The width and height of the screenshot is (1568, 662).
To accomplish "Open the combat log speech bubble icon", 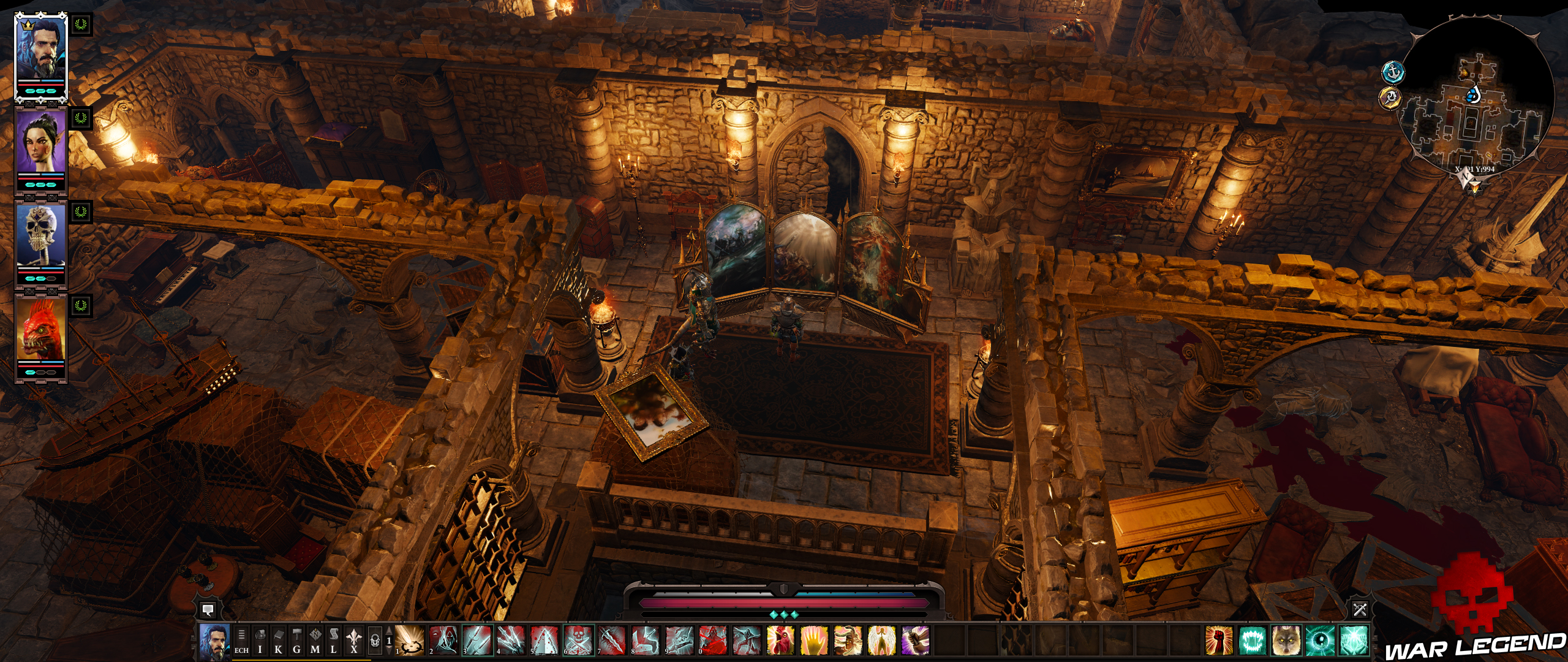I will click(208, 611).
